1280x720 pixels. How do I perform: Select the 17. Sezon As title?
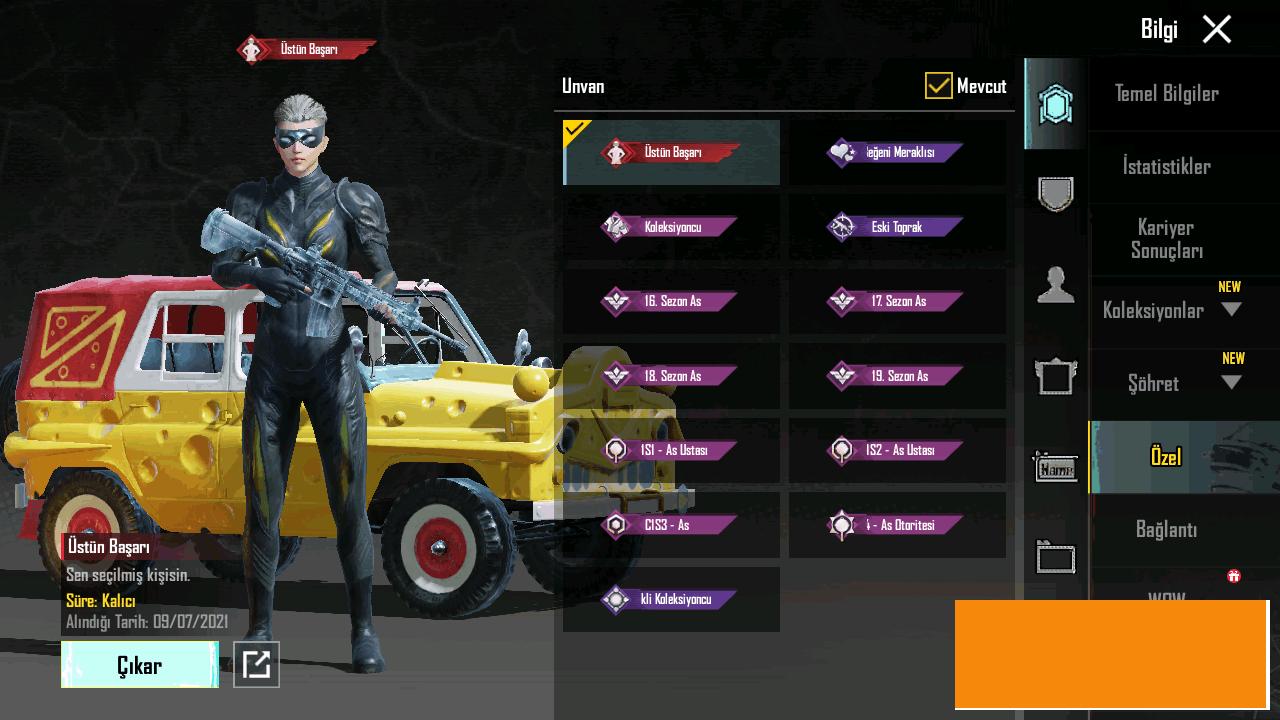click(897, 301)
